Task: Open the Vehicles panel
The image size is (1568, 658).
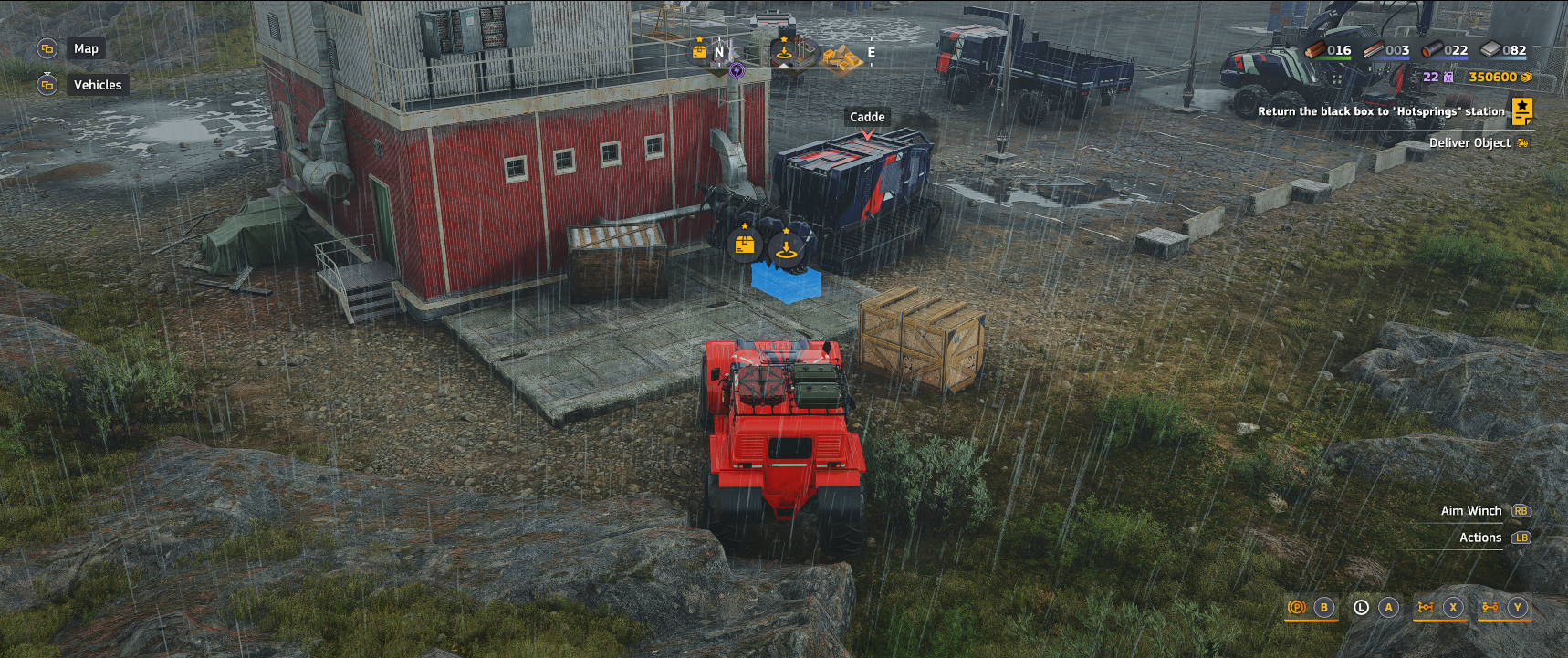Action: click(x=97, y=85)
